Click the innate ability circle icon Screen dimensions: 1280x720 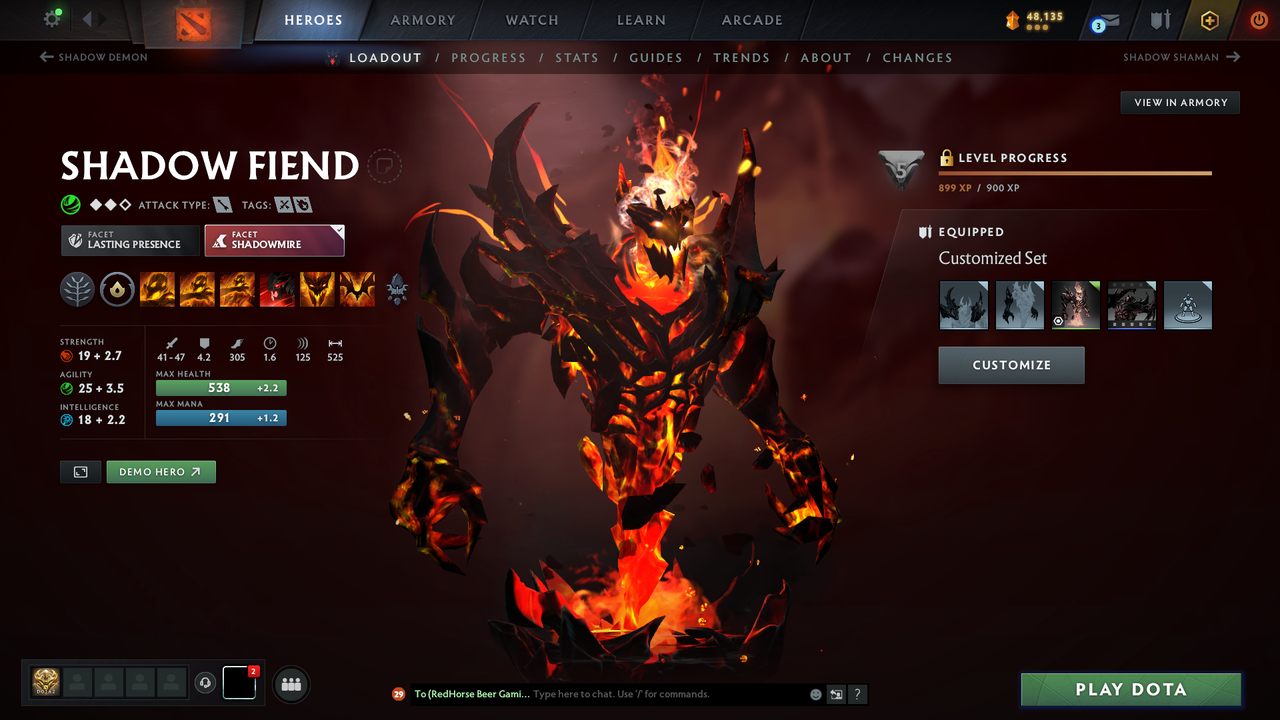[x=117, y=290]
